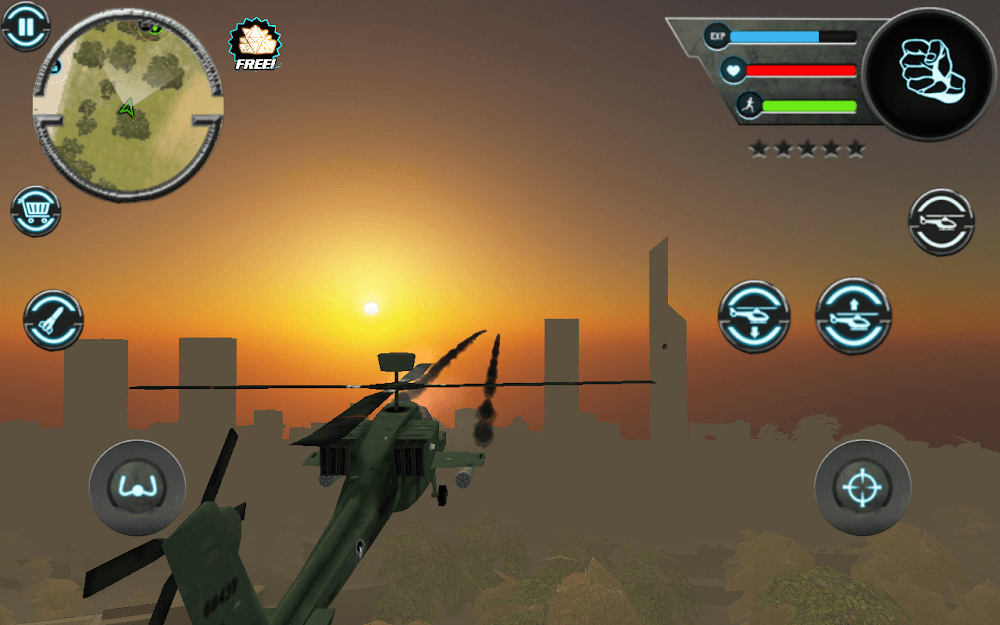The width and height of the screenshot is (1000, 625).
Task: Ascend with the helicopter up-arrow button
Action: point(853,316)
